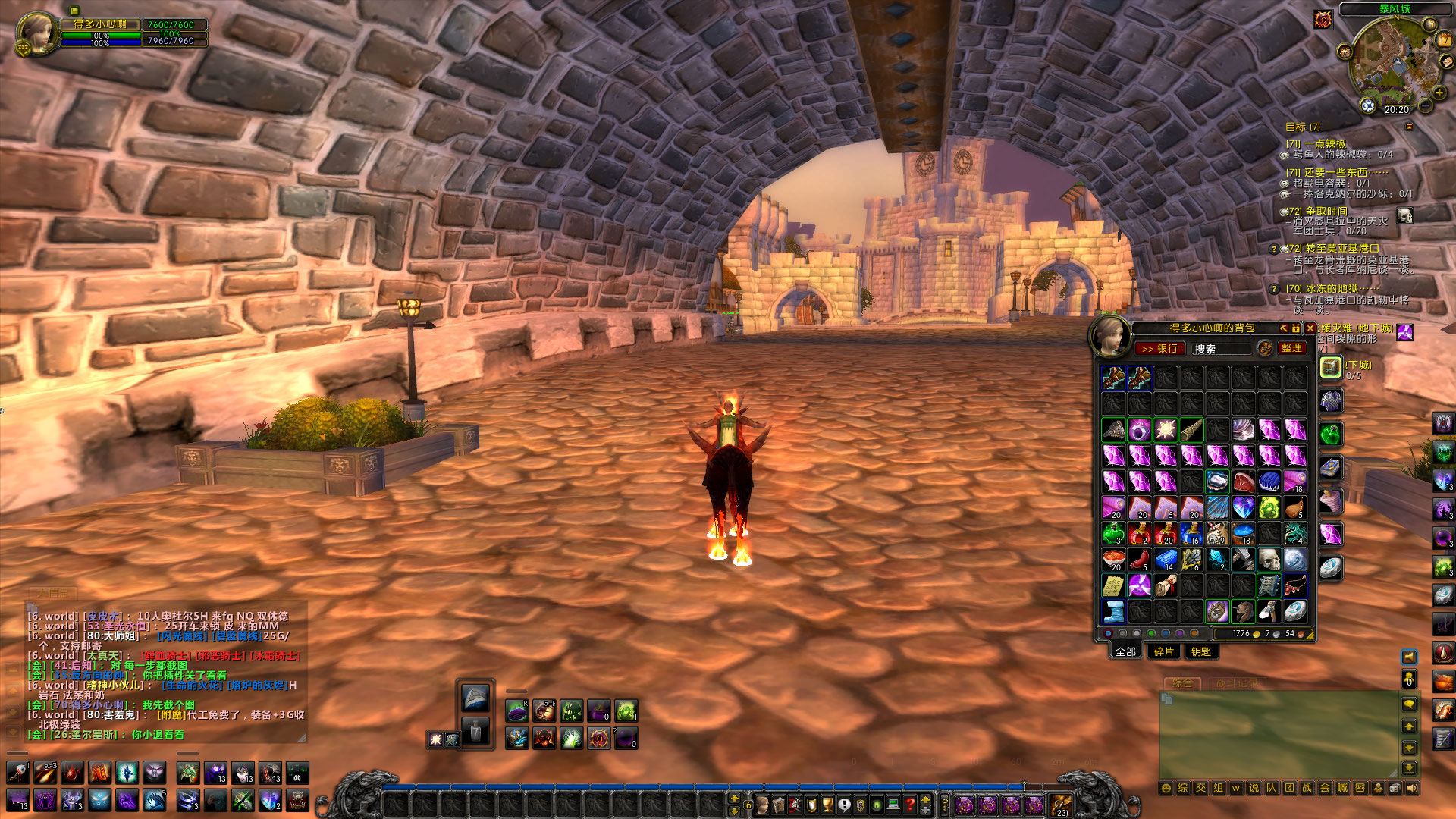The image size is (1456, 819).
Task: Select the purple quality filter dot in the bag
Action: coord(1180,634)
